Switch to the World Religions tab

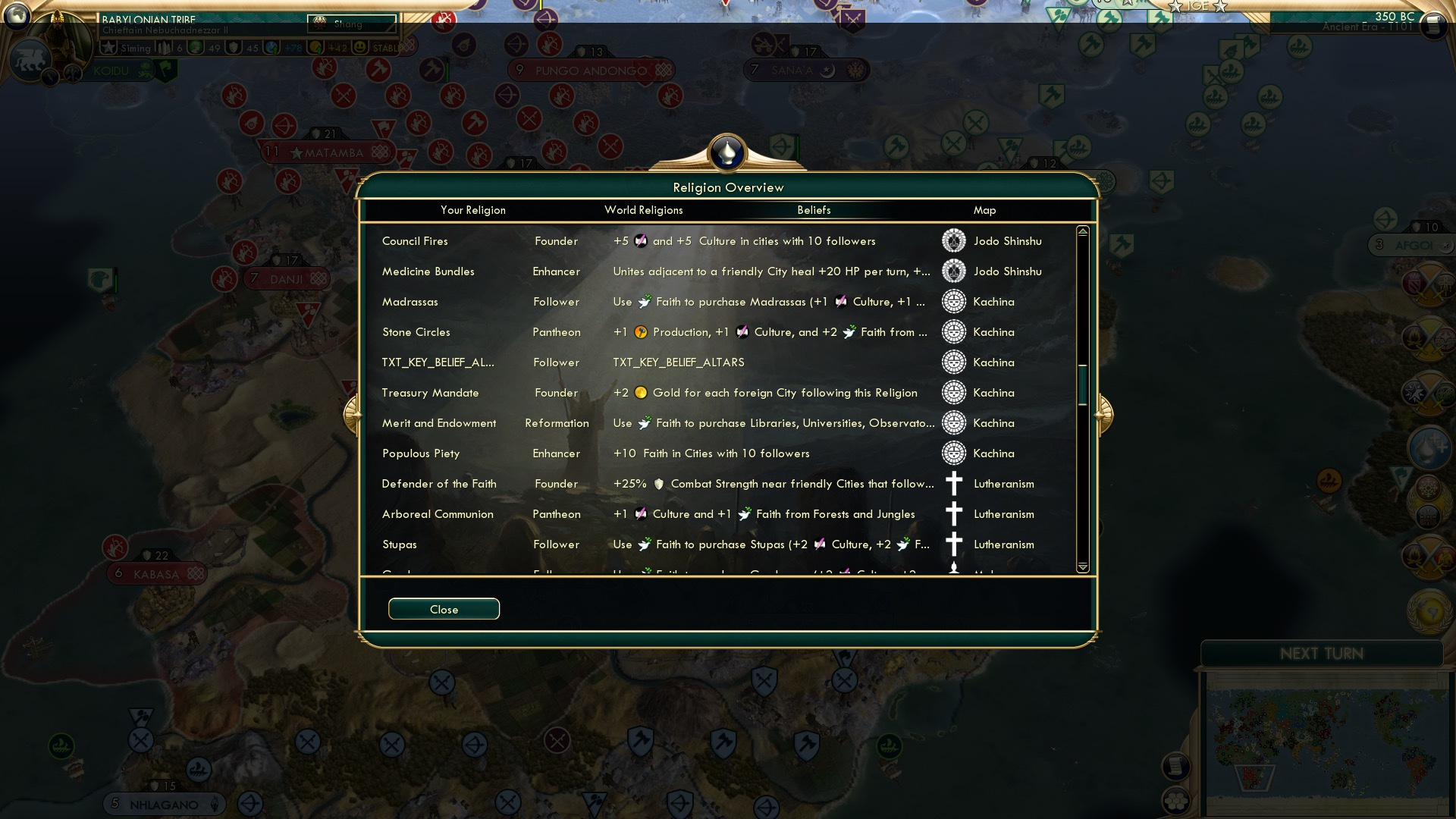tap(643, 210)
